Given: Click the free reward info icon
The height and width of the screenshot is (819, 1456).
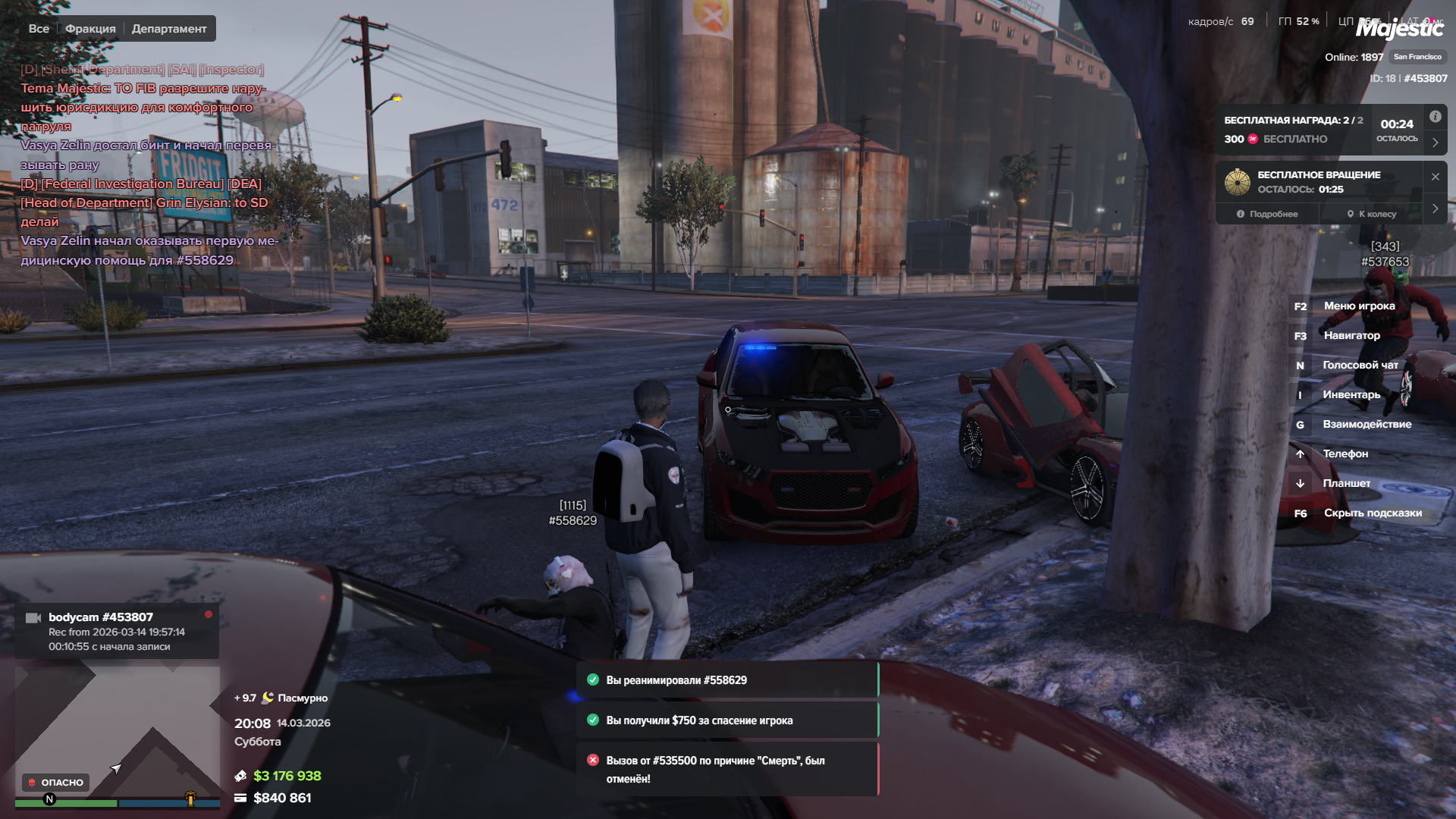Looking at the screenshot, I should [x=1436, y=117].
